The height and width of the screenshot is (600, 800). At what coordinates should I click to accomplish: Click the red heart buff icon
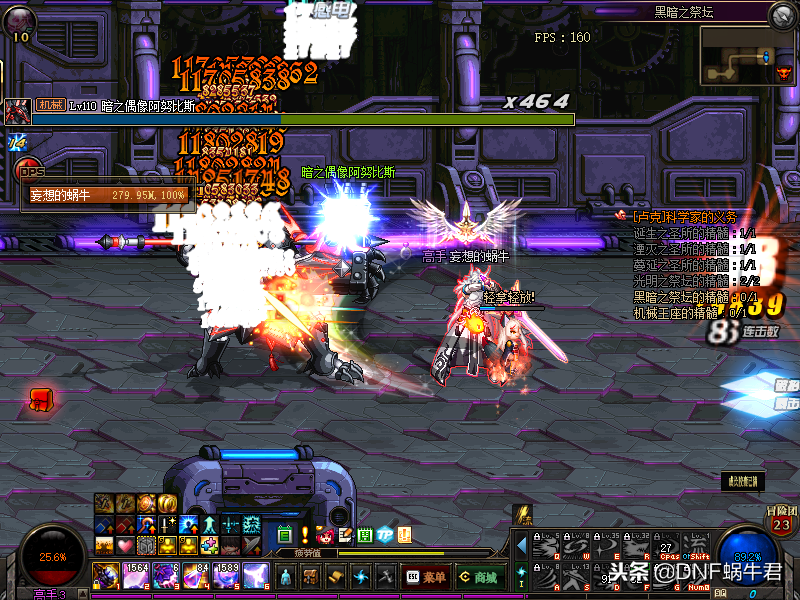coord(124,545)
